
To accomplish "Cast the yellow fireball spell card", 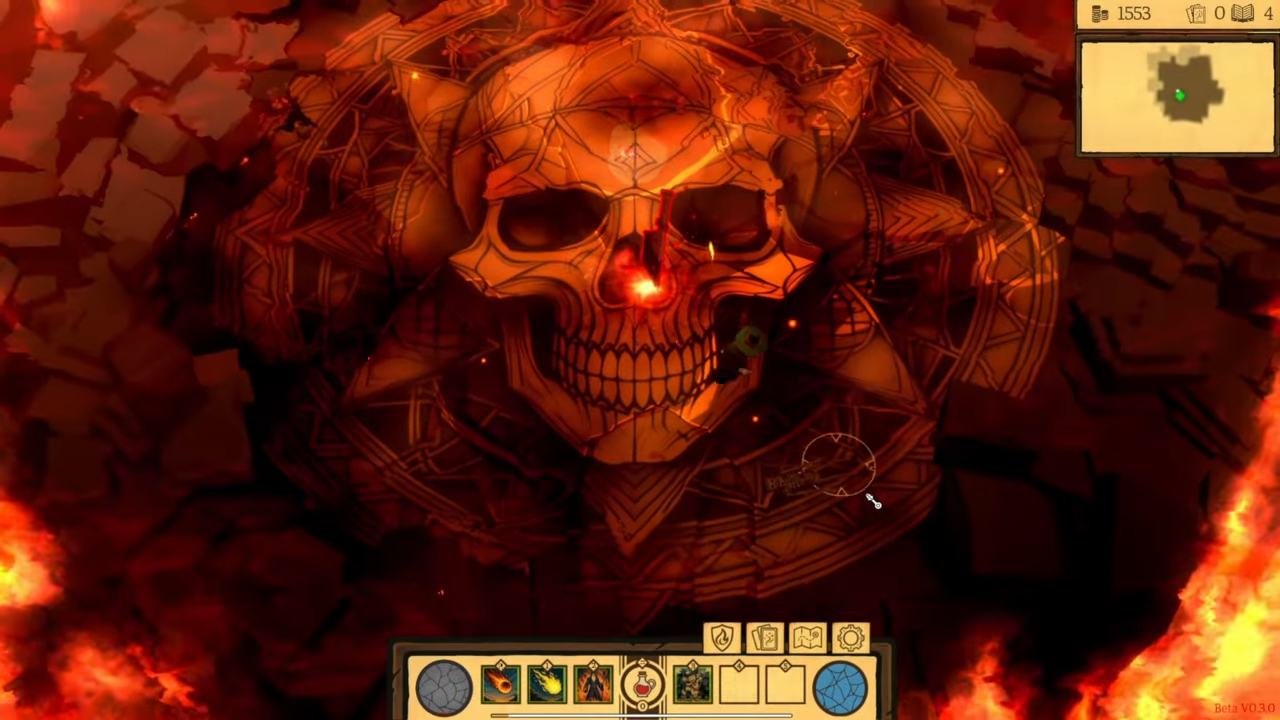I will 546,685.
